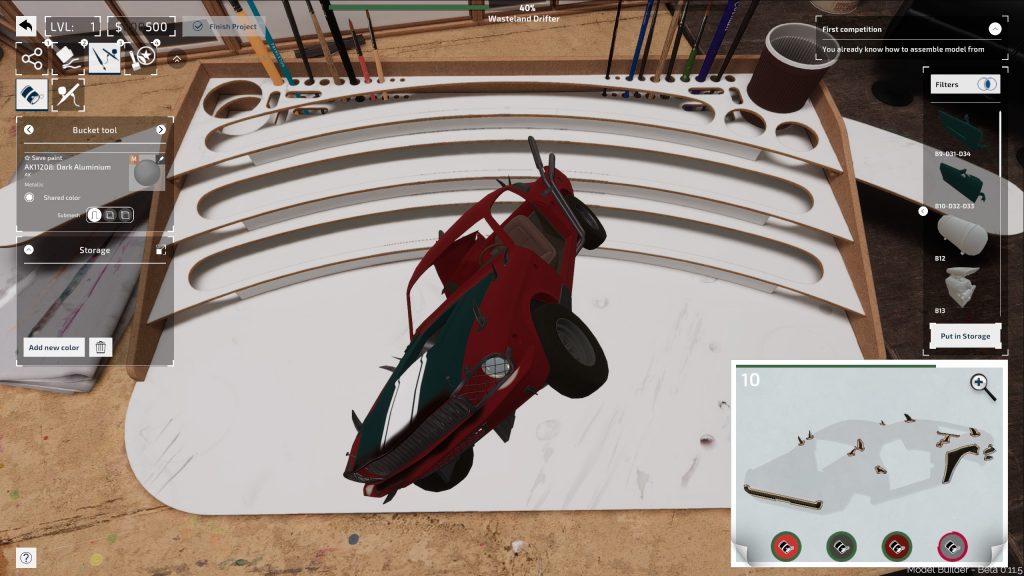This screenshot has height=576, width=1024.
Task: Edit the Dark Aluminium paint with pencil icon
Action: pos(161,159)
